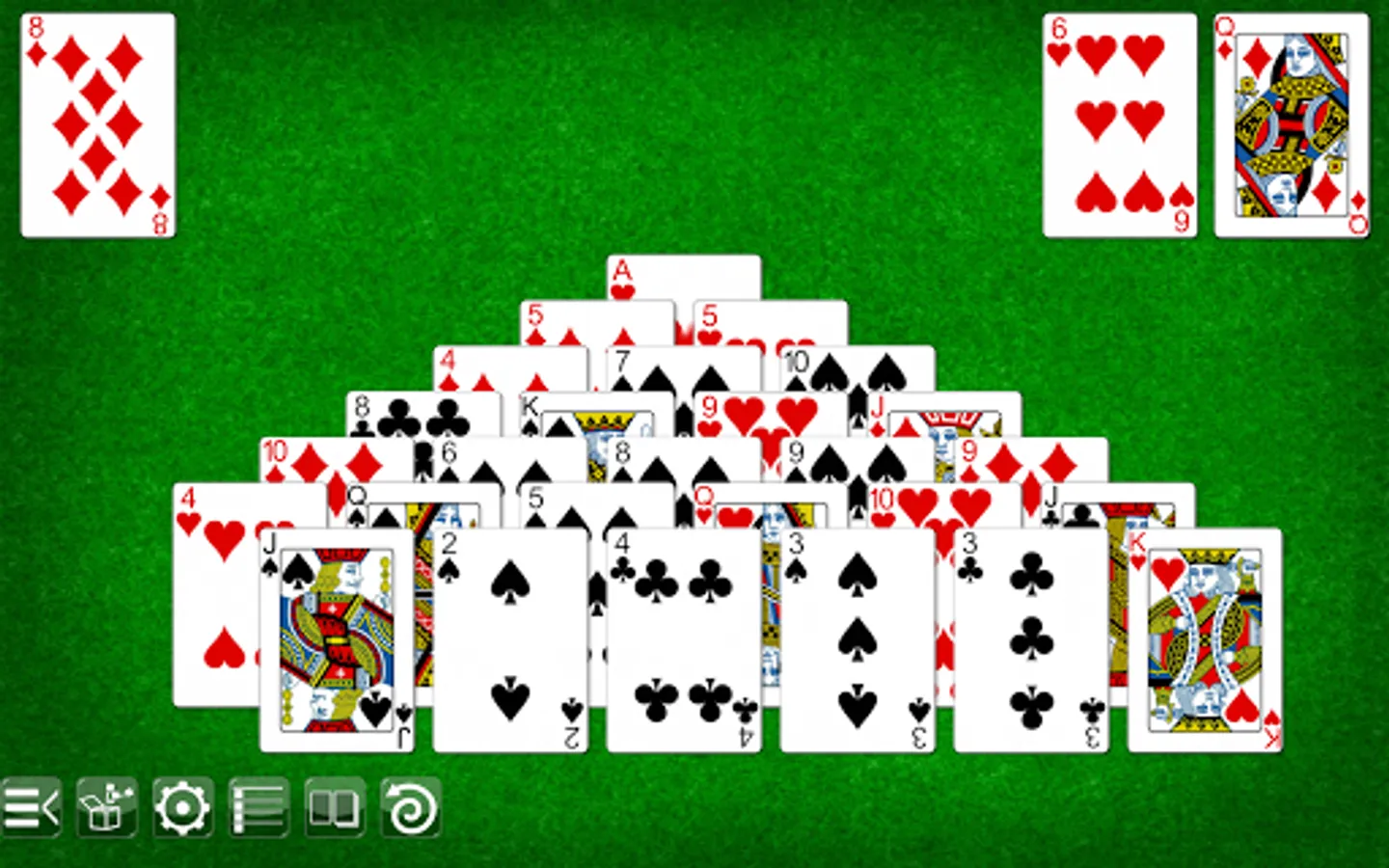Open the rules book icon
1389x868 pixels.
tap(335, 808)
